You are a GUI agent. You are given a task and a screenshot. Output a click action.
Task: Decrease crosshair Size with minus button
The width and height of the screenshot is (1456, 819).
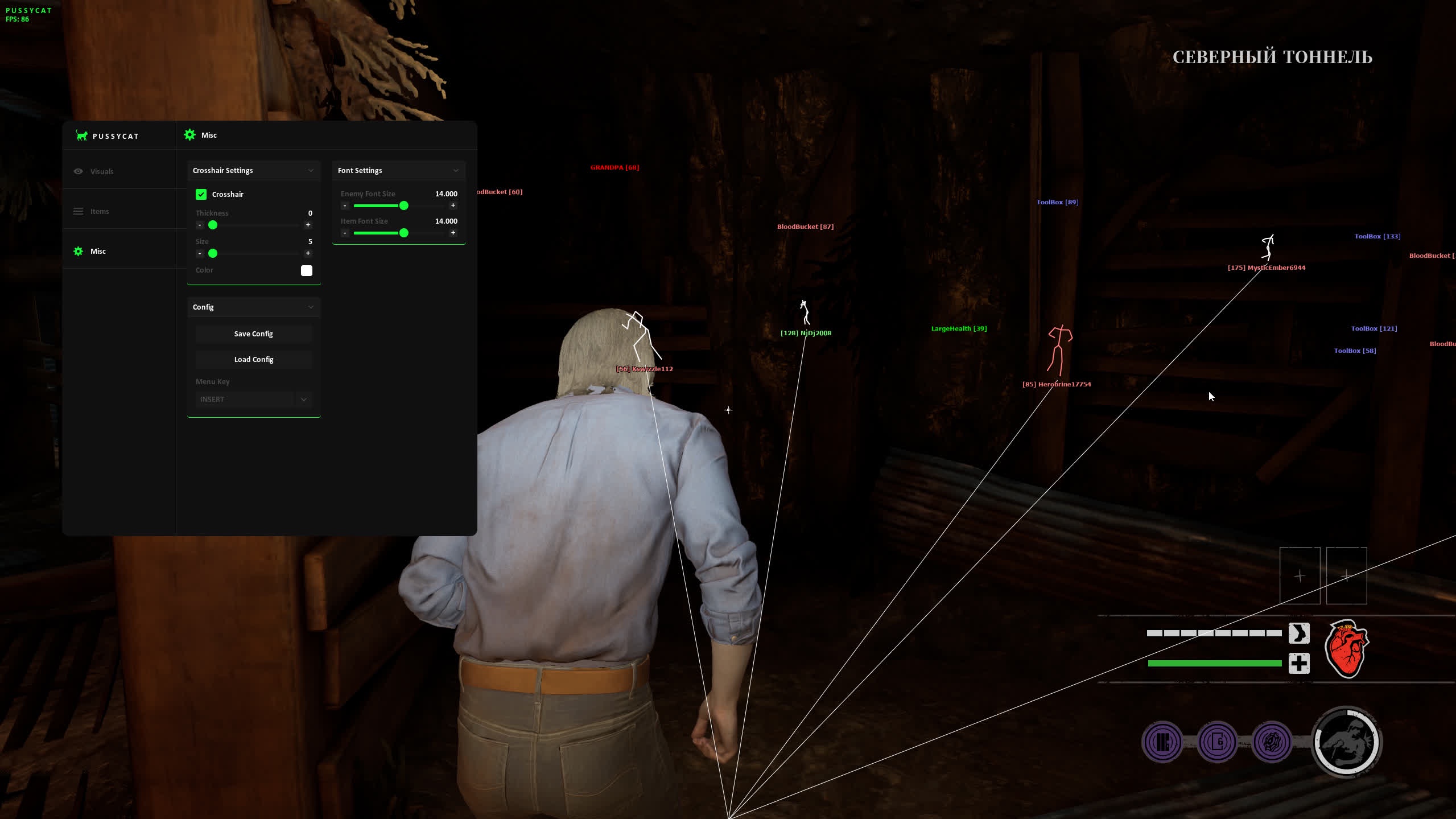200,253
